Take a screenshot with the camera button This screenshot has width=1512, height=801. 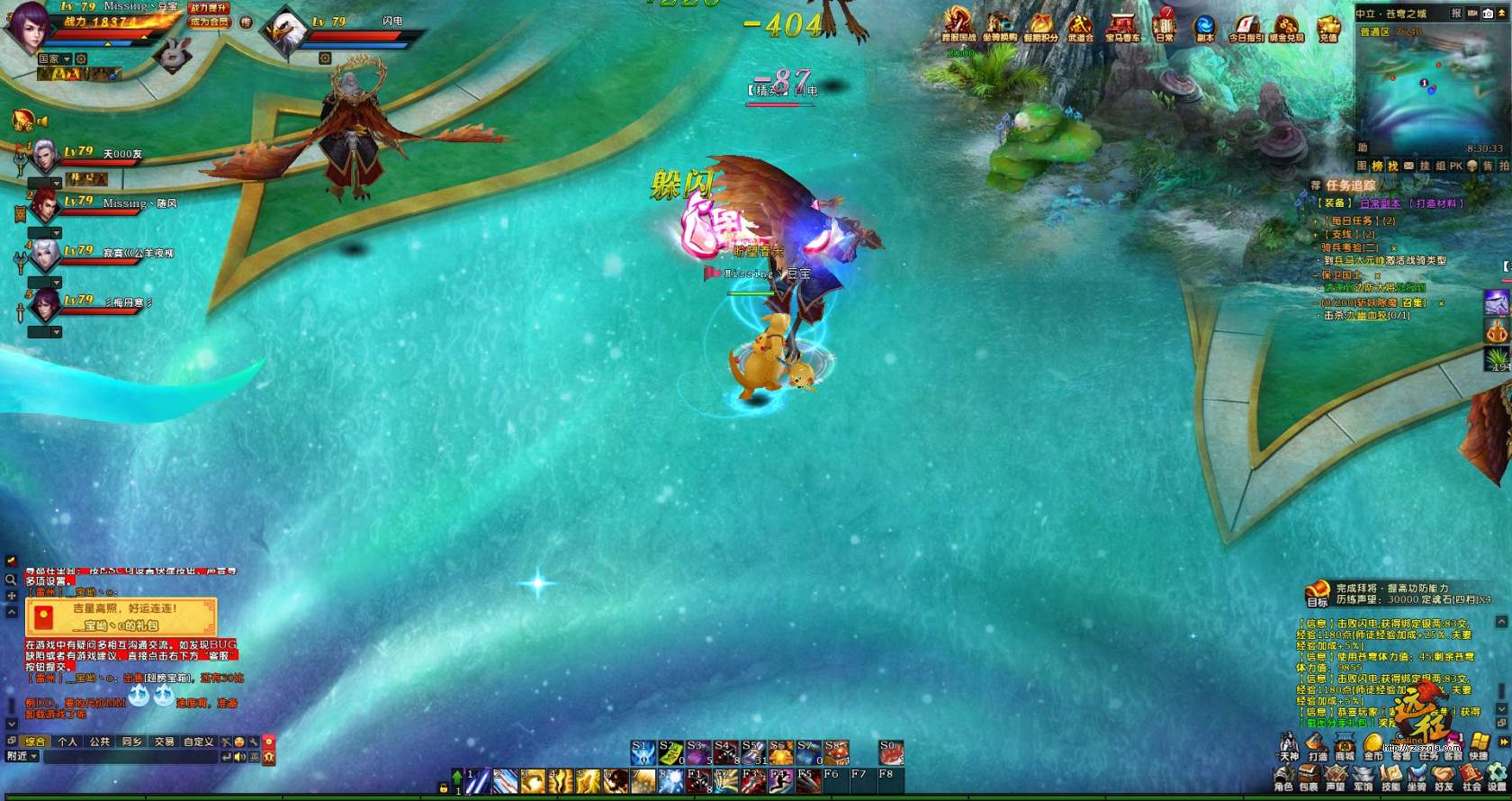coord(1489,13)
